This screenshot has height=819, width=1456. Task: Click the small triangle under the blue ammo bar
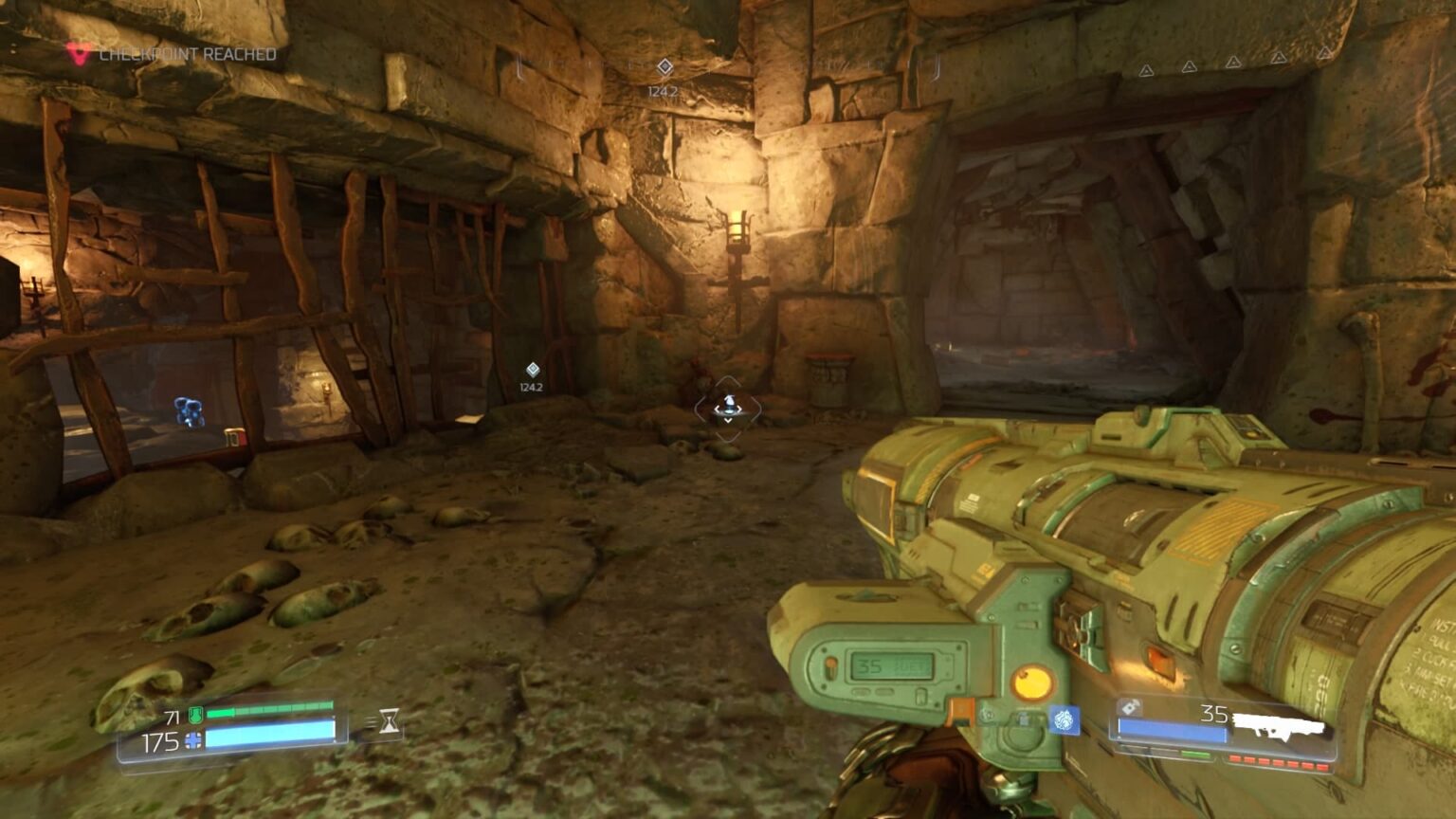click(x=1119, y=737)
